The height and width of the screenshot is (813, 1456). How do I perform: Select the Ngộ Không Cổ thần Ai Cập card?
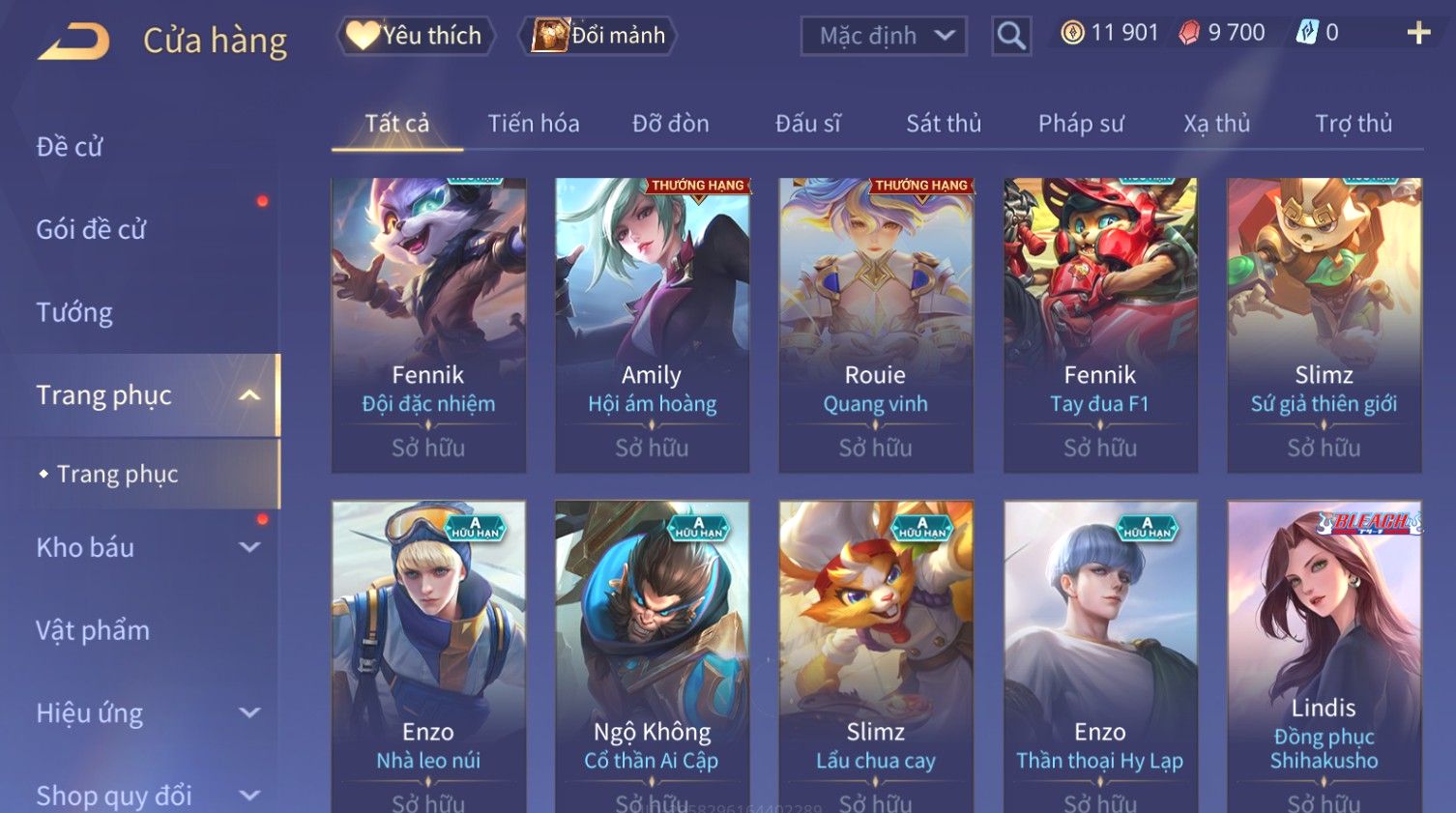[x=652, y=655]
